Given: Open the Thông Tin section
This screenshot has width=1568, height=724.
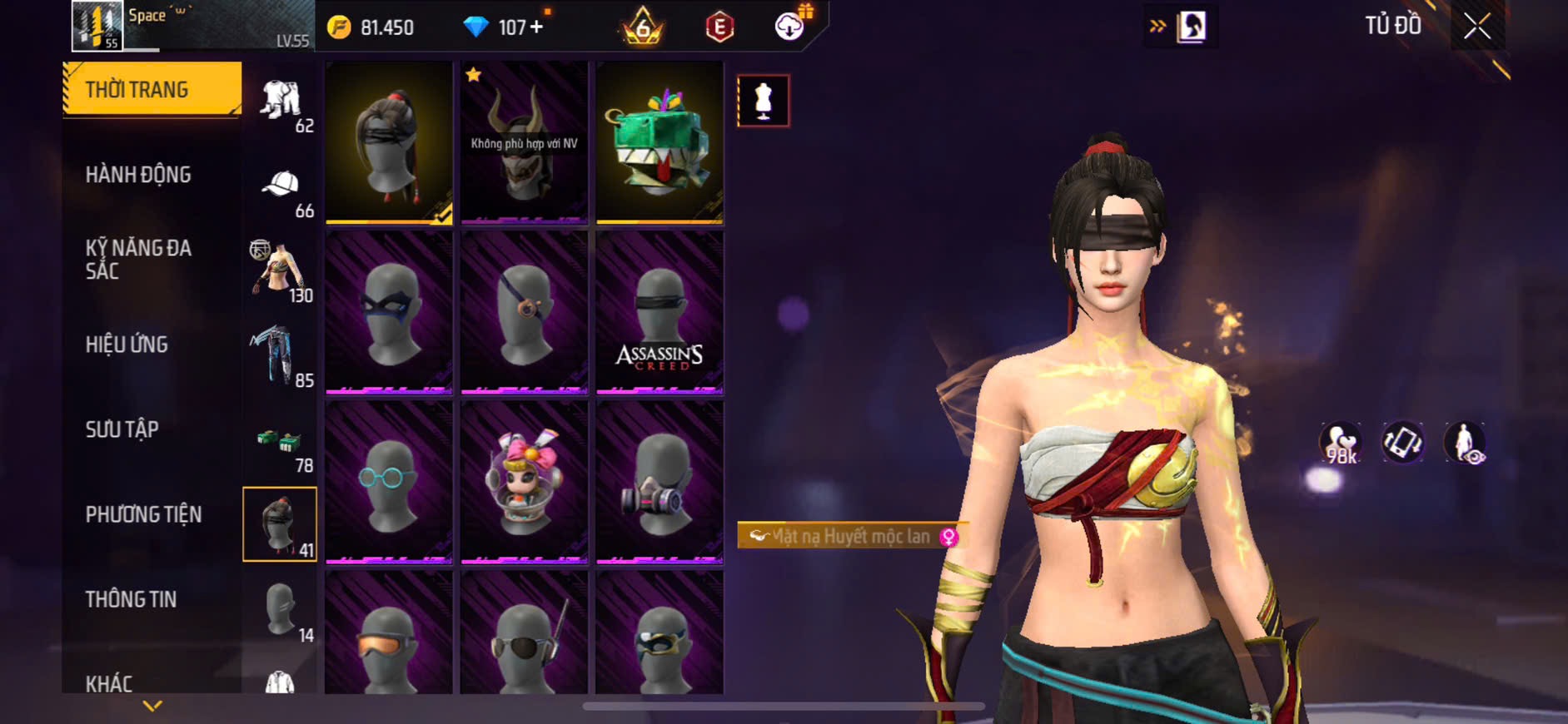Looking at the screenshot, I should 131,599.
